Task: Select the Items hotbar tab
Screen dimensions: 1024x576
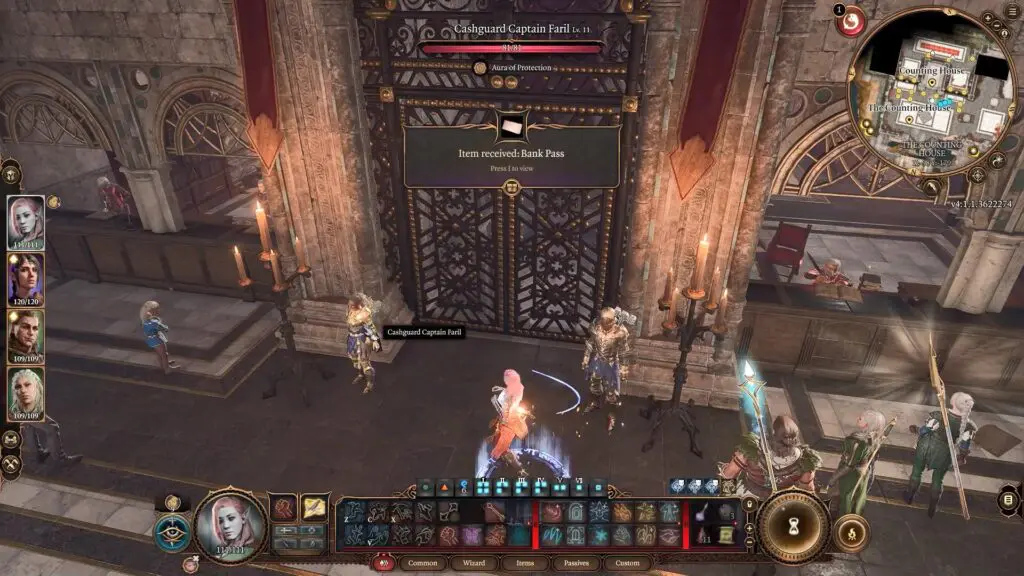Action: point(523,563)
